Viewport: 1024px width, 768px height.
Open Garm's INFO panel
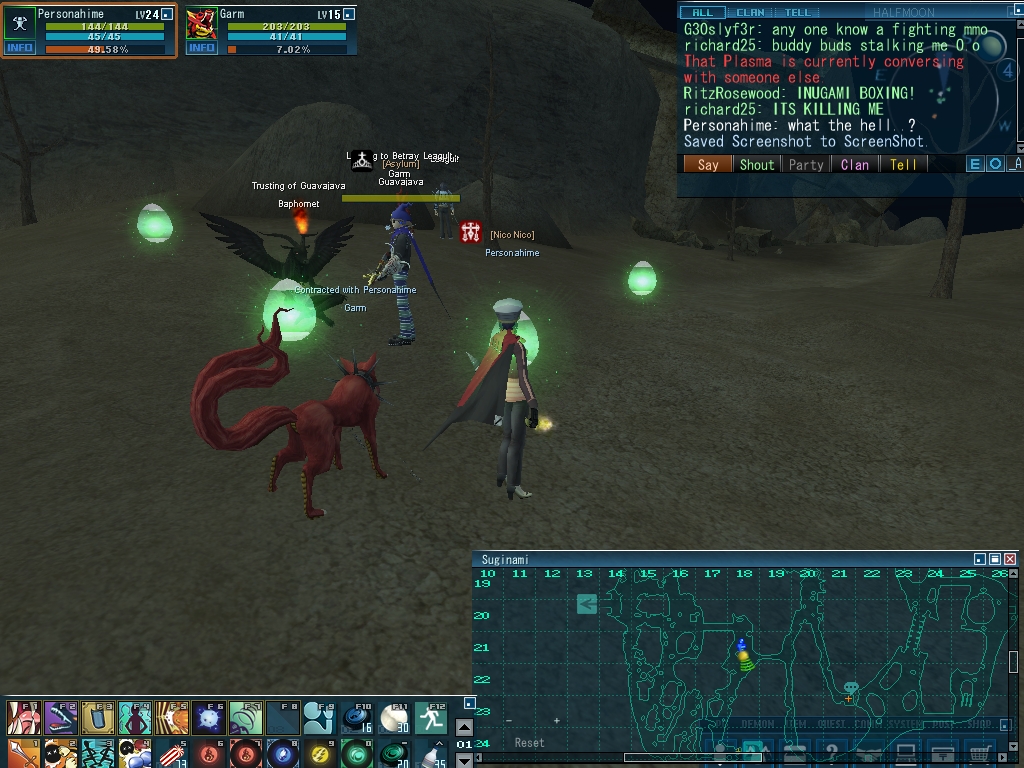tap(202, 48)
